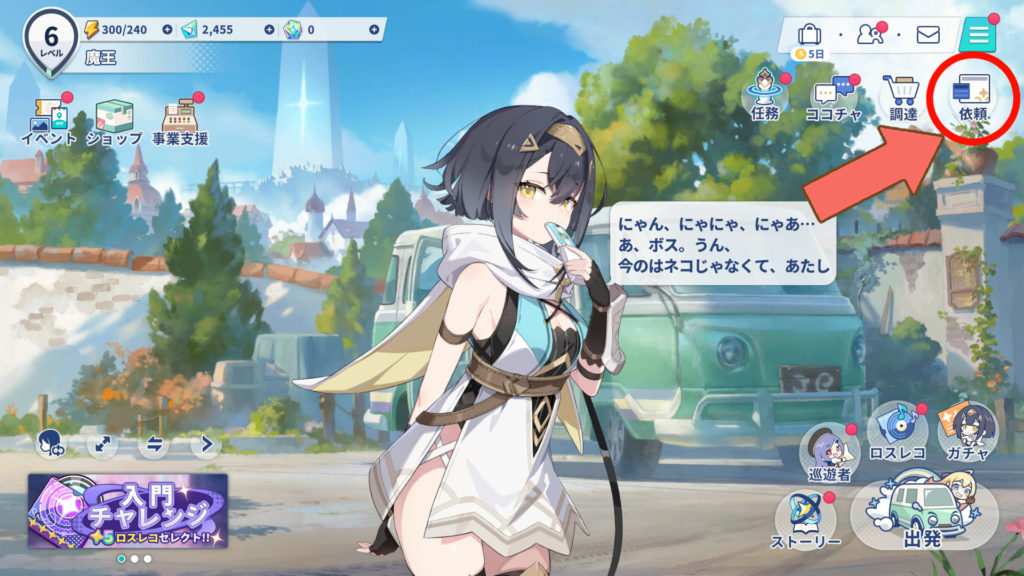Open the ストーリー (Story) menu
This screenshot has width=1024, height=576.
click(806, 521)
